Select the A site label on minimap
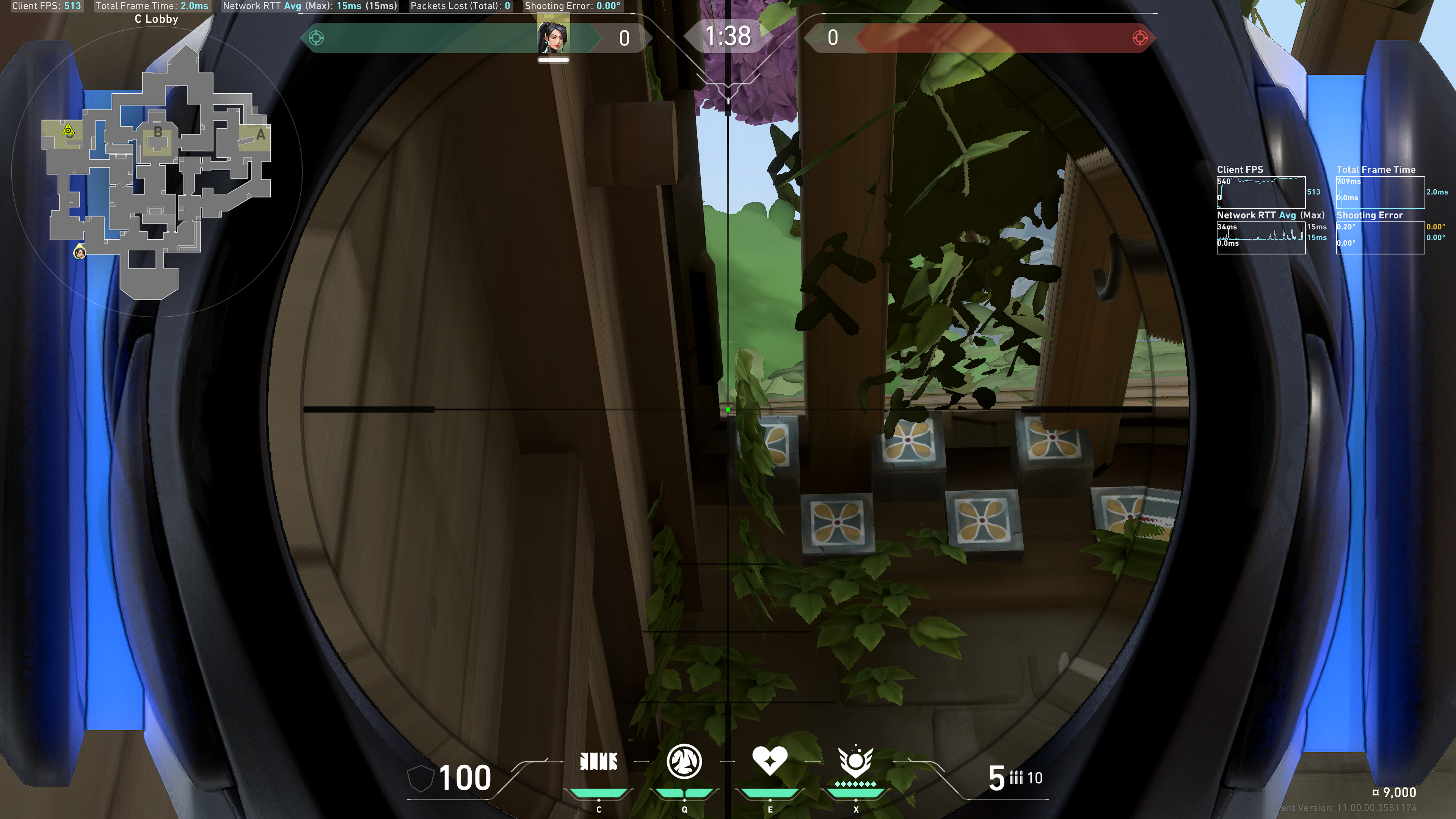1456x819 pixels. (260, 135)
